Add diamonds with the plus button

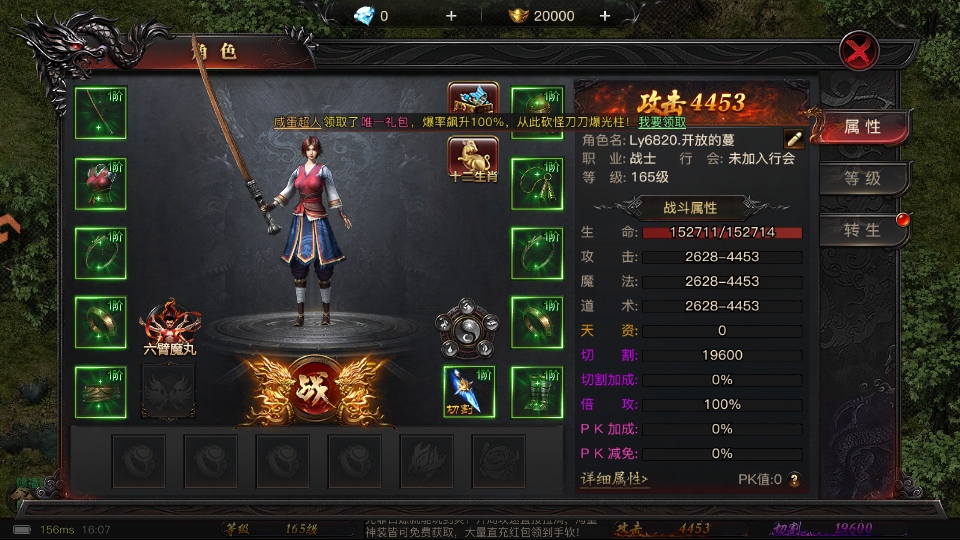pos(451,16)
